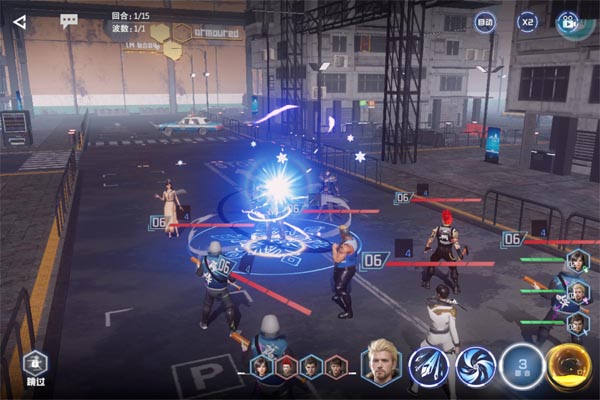Switch the X2 battle speed
This screenshot has width=600, height=400.
pos(527,21)
